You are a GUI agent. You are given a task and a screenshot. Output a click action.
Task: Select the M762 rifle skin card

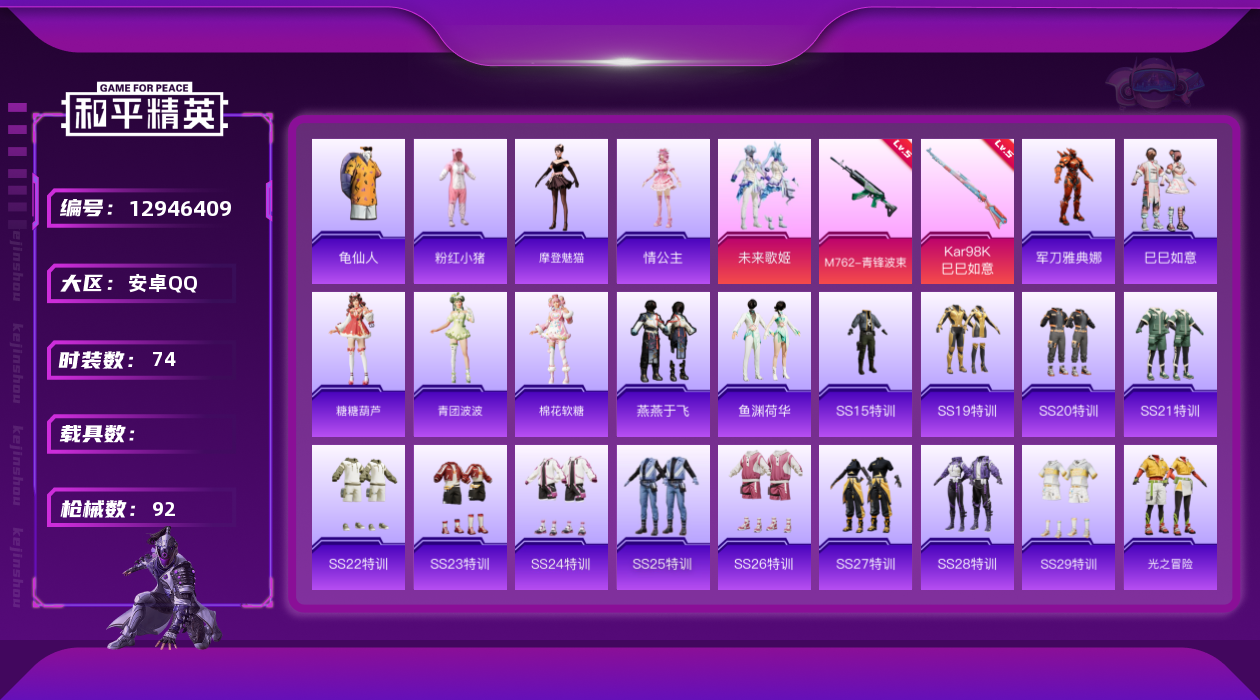[865, 211]
